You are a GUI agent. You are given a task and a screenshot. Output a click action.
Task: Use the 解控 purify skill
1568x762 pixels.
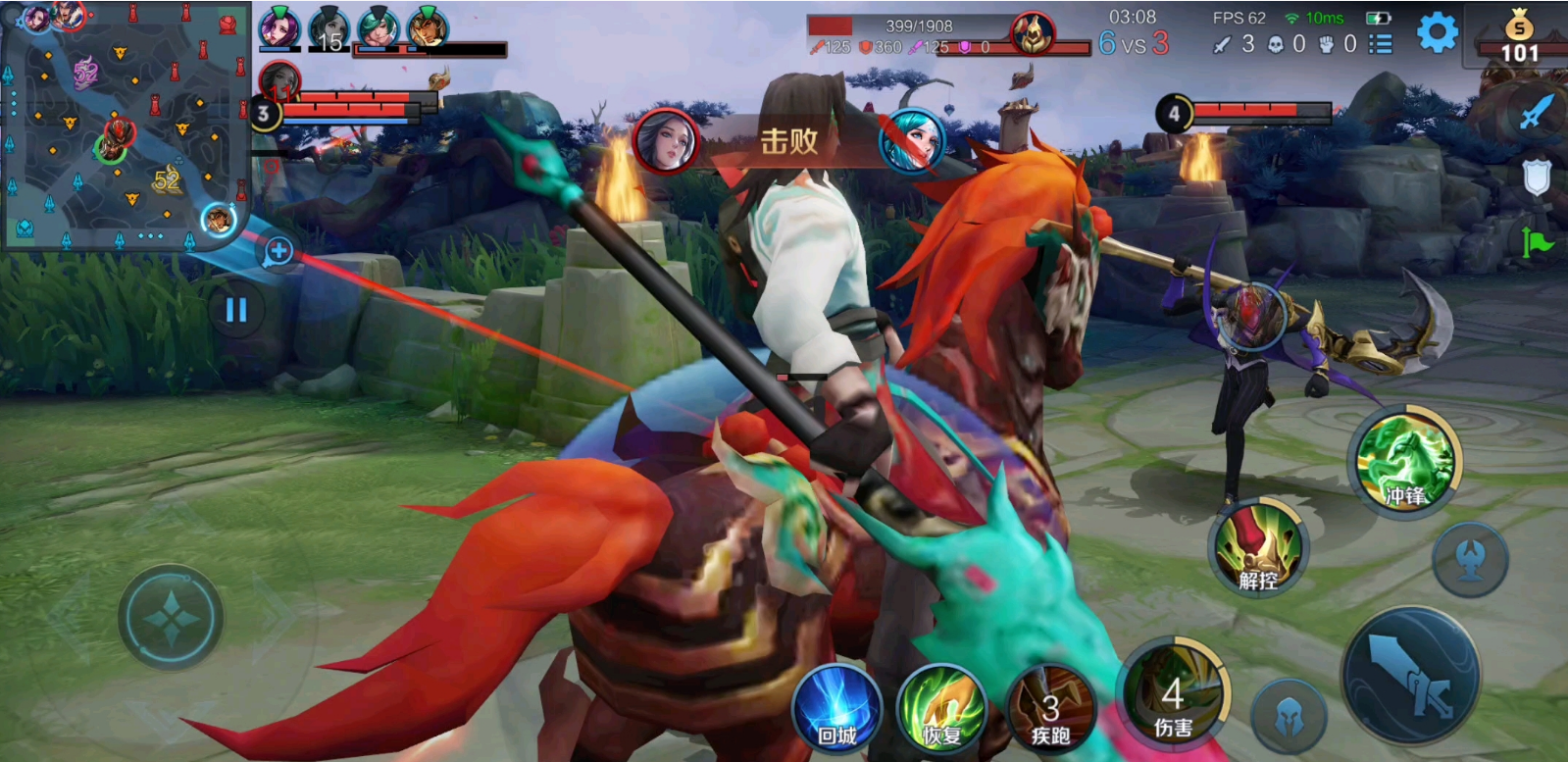tap(1258, 548)
